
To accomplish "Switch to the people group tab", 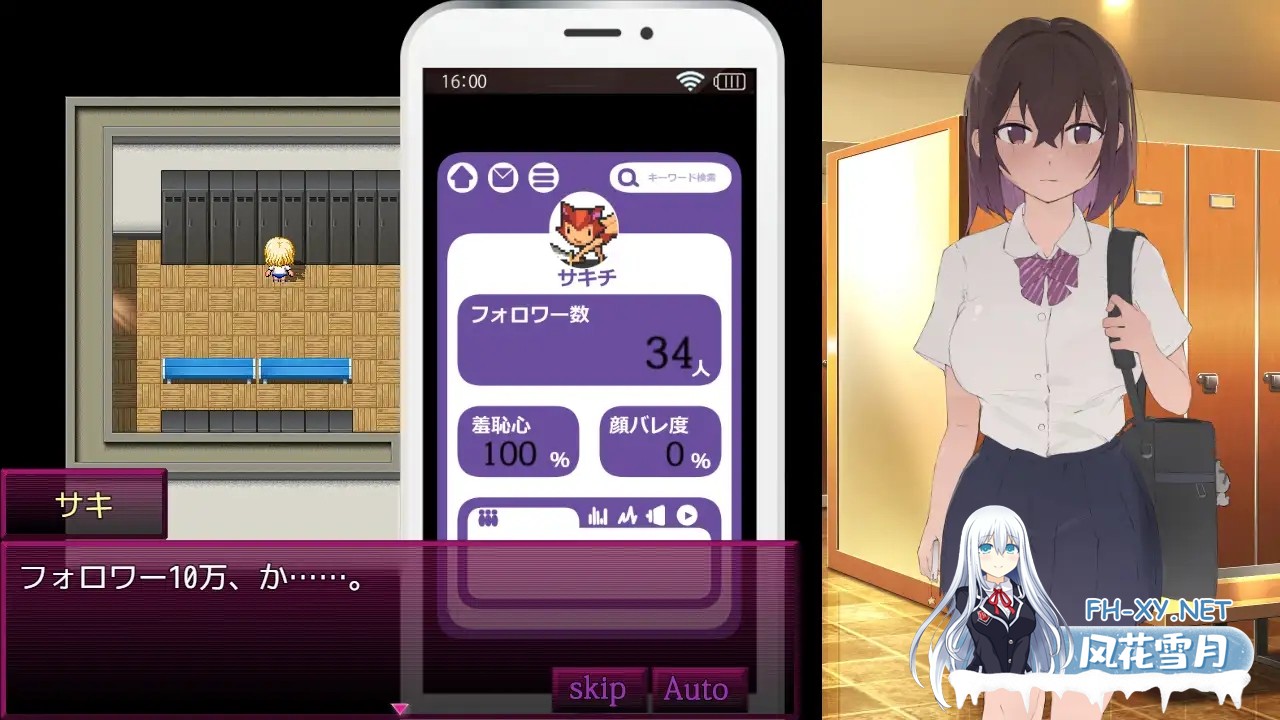I will pyautogui.click(x=488, y=518).
